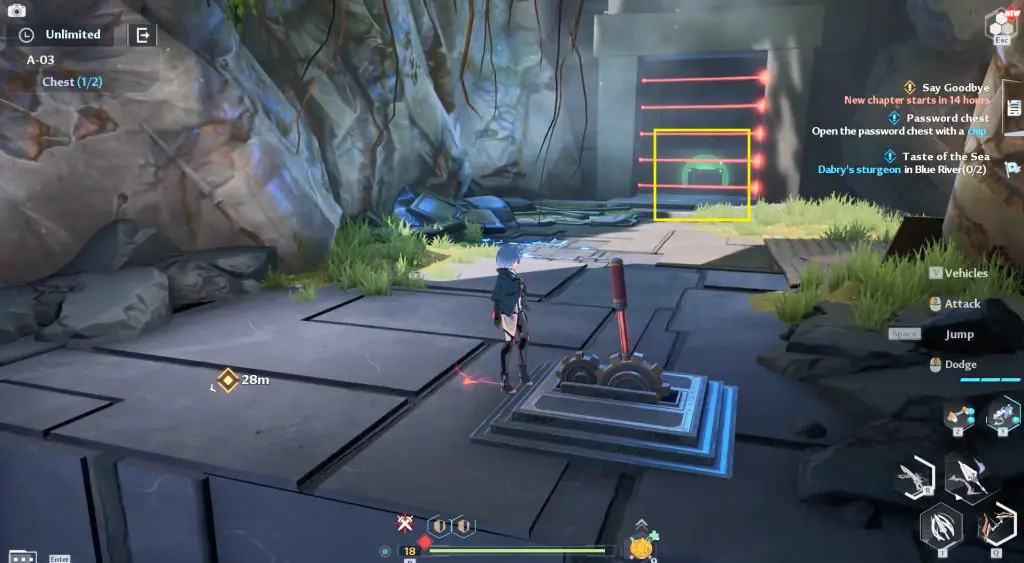This screenshot has width=1024, height=563.
Task: Open the chat box icon
Action: (x=22, y=556)
